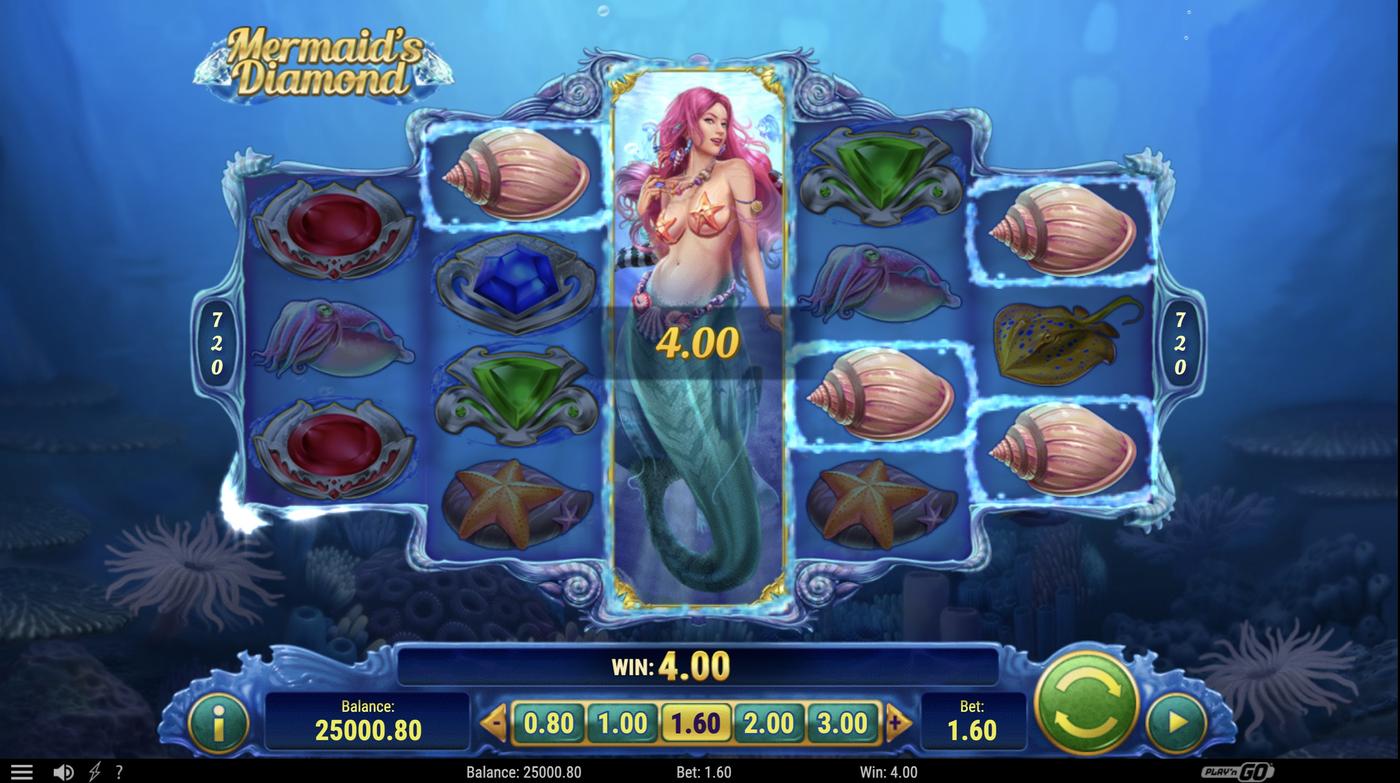Select the 3.00 bet option
Screen dimensions: 1400x783
pos(843,722)
